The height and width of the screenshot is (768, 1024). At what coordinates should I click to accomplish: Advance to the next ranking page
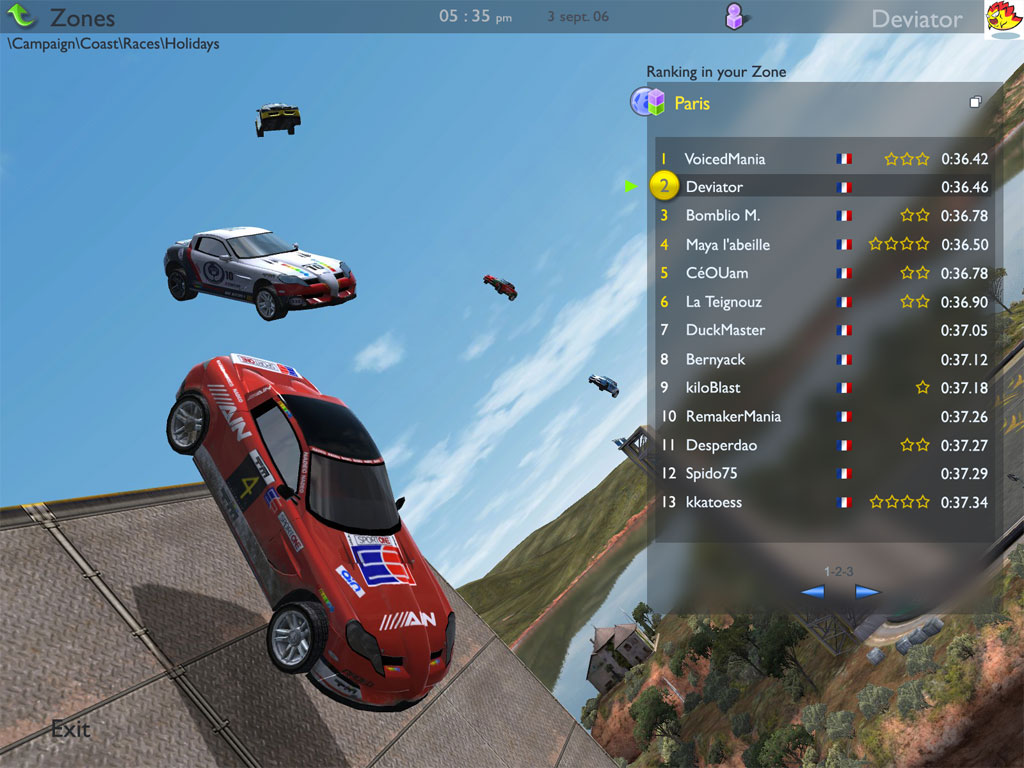click(866, 591)
